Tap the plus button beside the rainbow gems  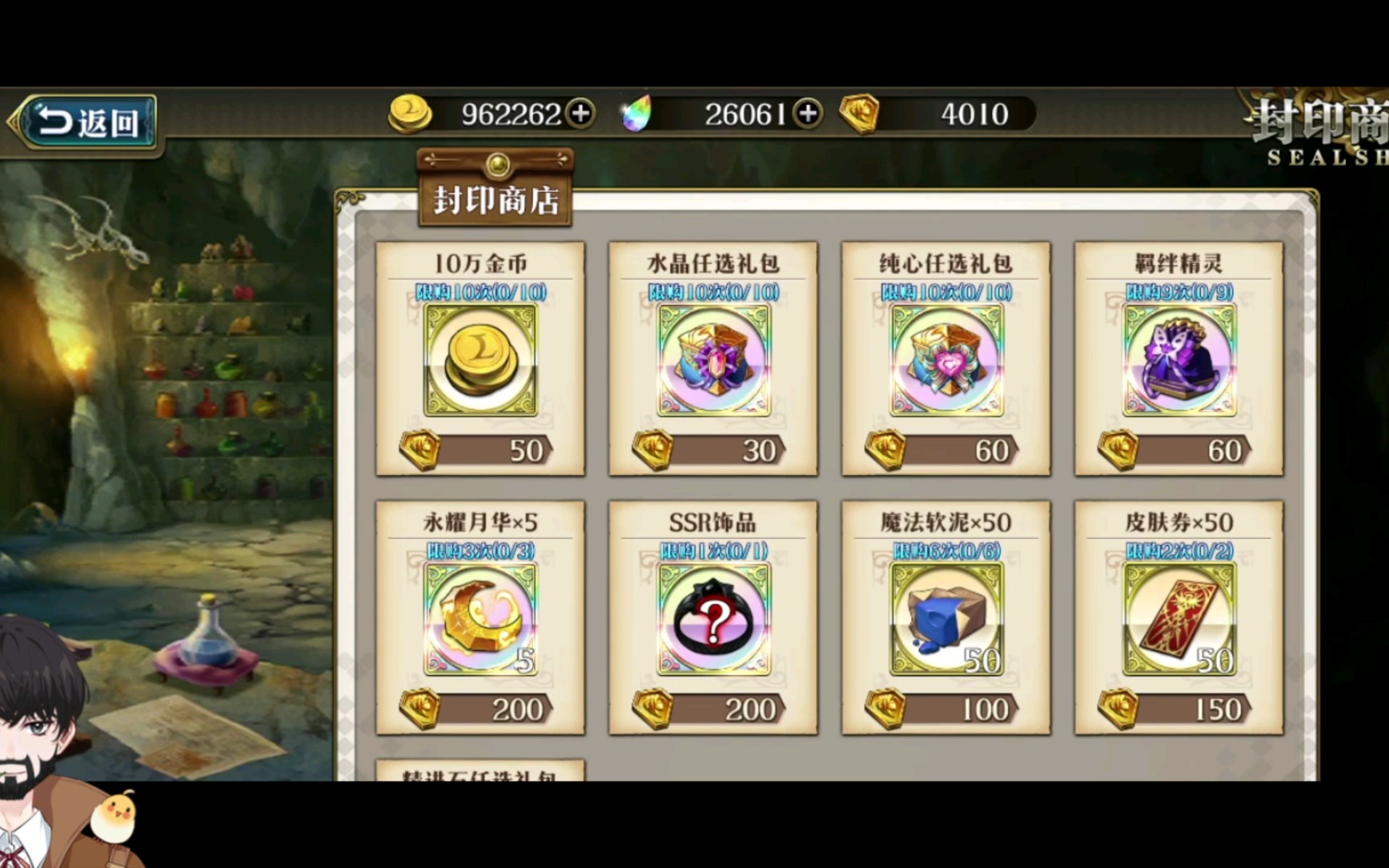click(808, 113)
